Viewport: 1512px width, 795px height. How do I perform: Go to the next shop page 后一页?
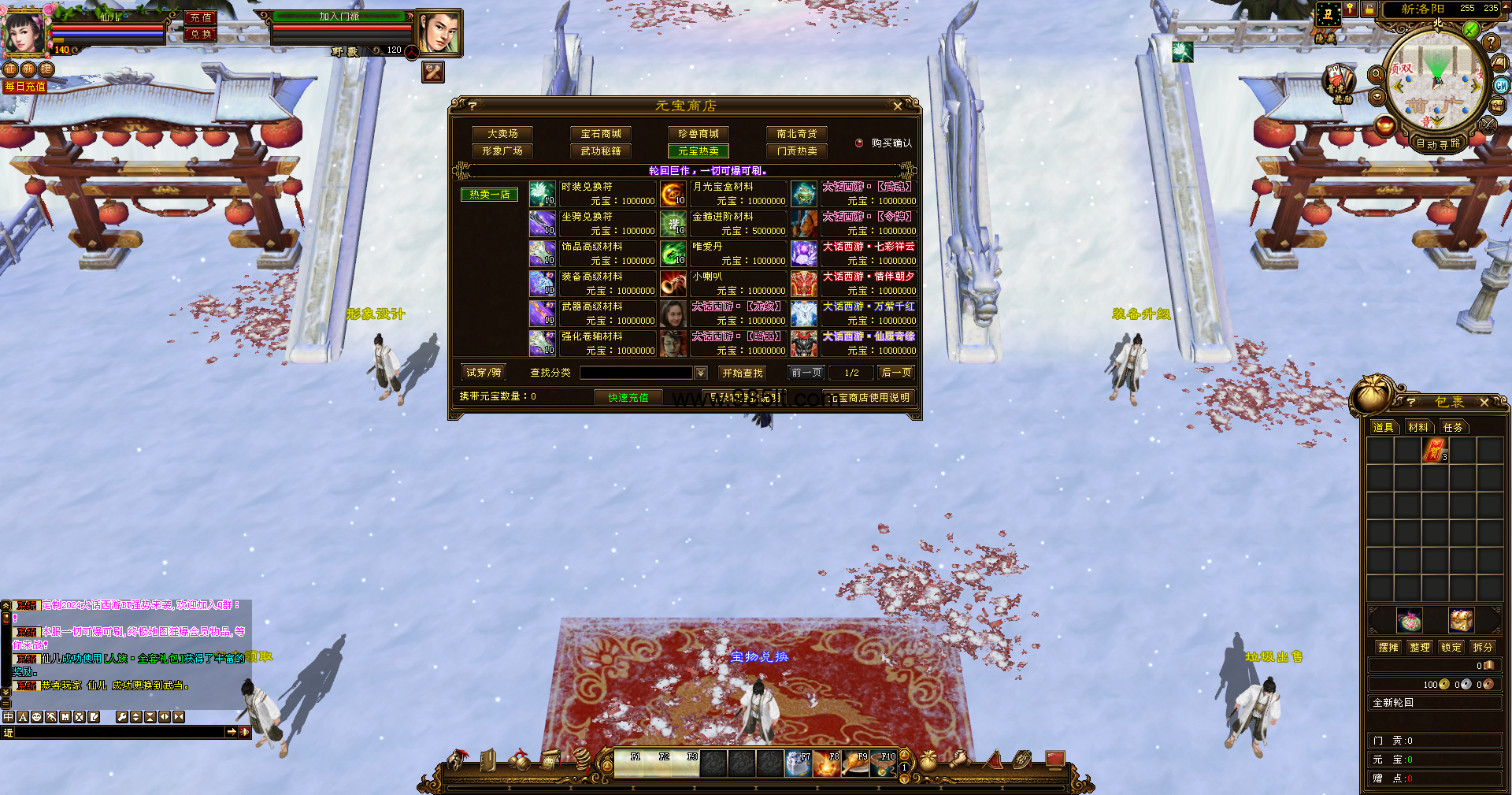click(896, 373)
